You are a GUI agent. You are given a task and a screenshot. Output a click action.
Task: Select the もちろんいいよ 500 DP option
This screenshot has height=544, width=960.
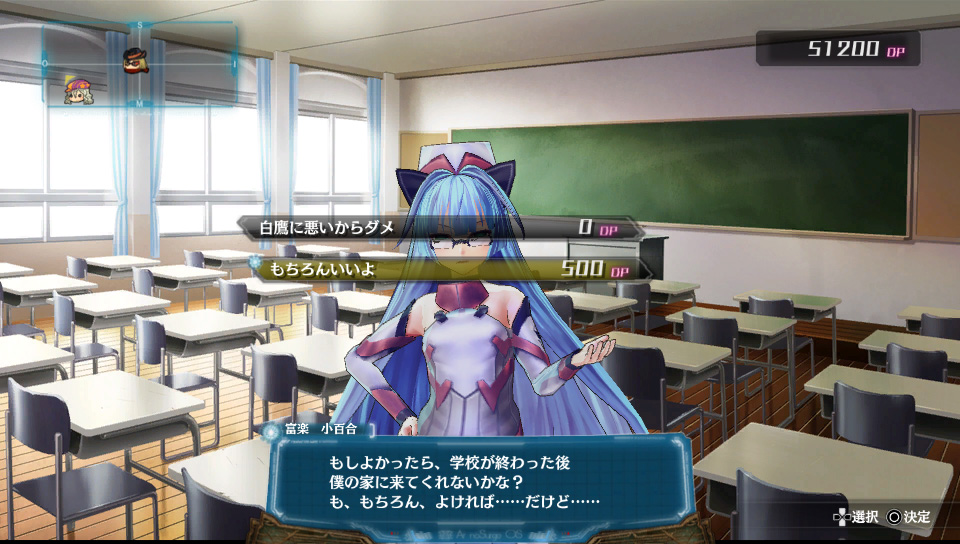(x=445, y=270)
